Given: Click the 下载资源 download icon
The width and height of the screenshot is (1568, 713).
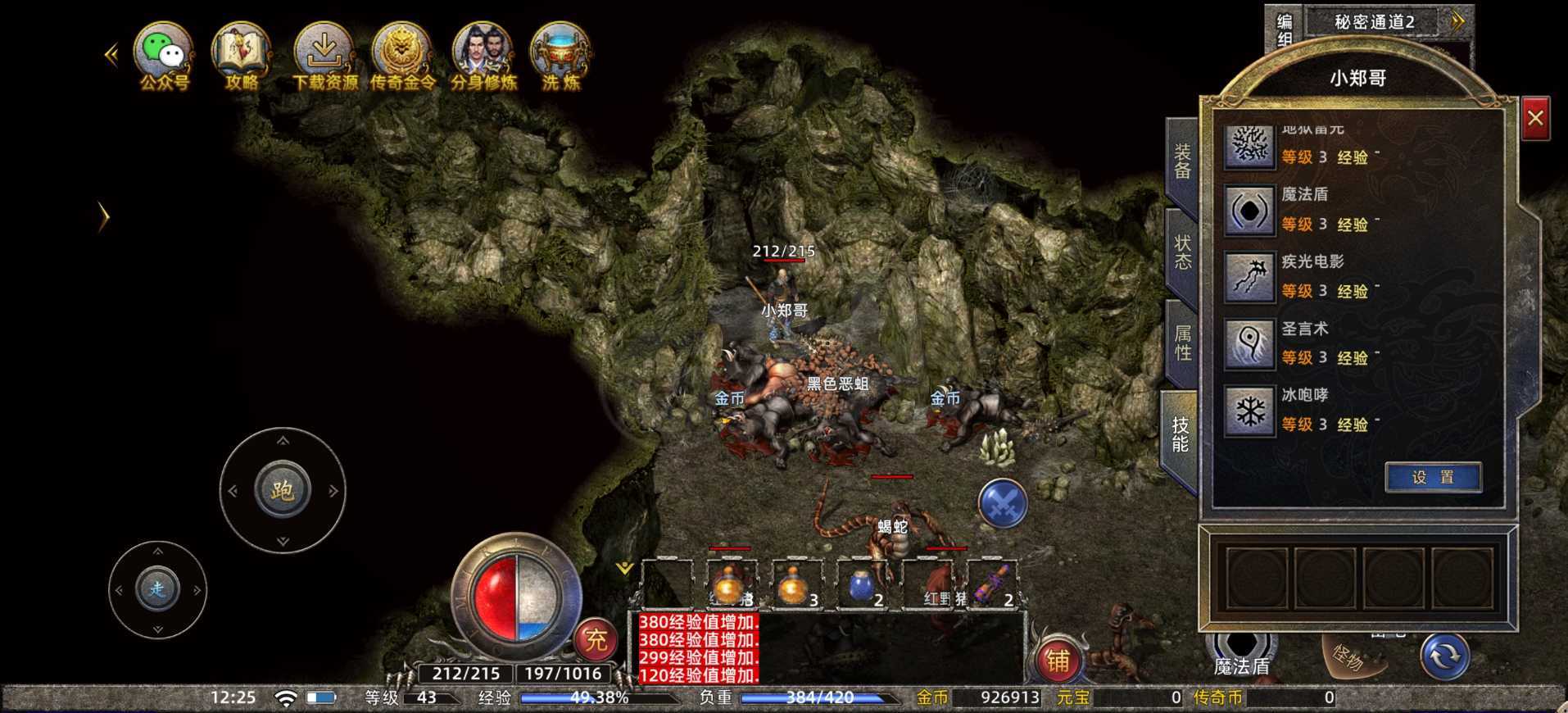Looking at the screenshot, I should point(324,54).
